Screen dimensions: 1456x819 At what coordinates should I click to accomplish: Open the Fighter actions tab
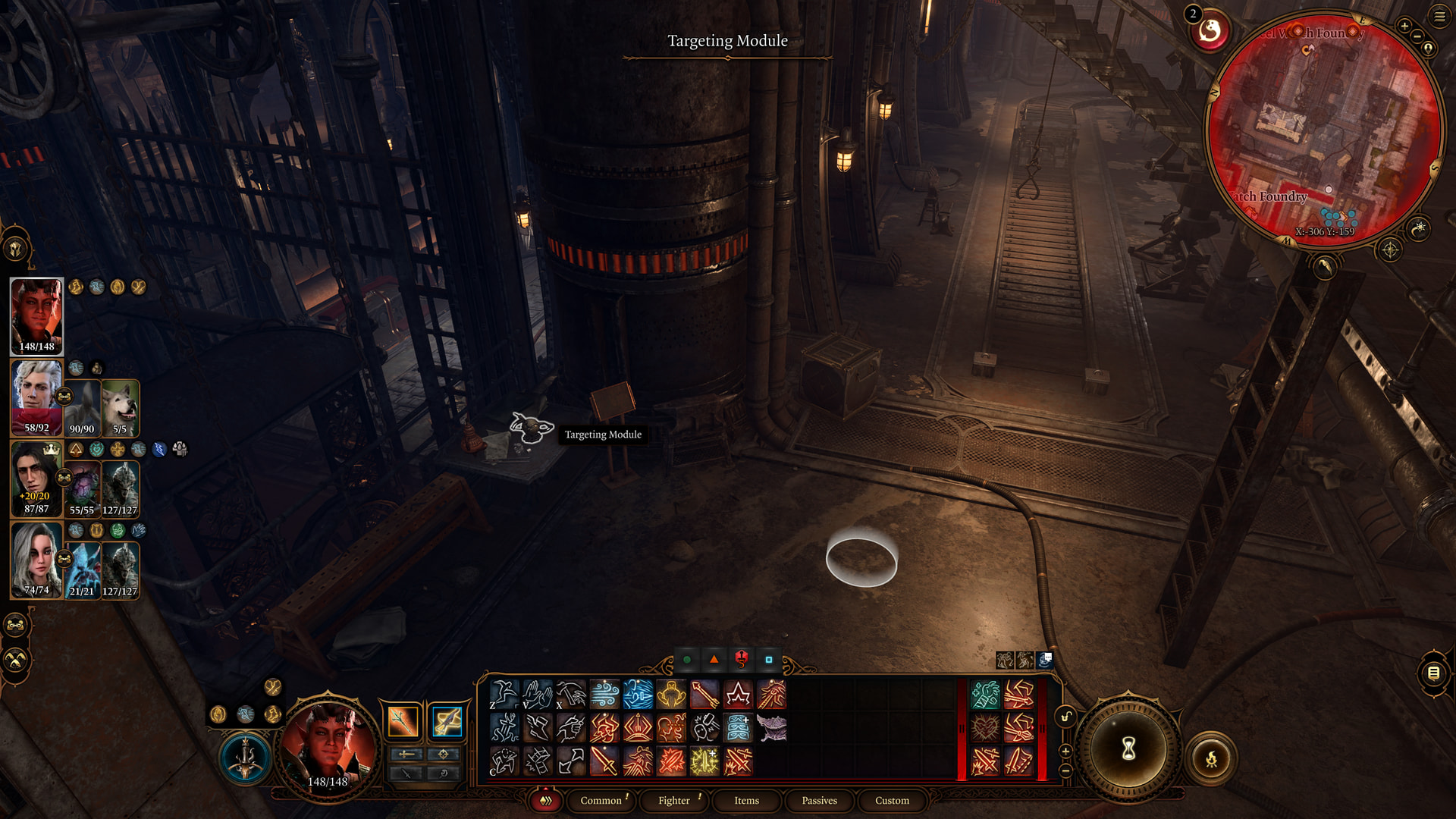[x=673, y=800]
